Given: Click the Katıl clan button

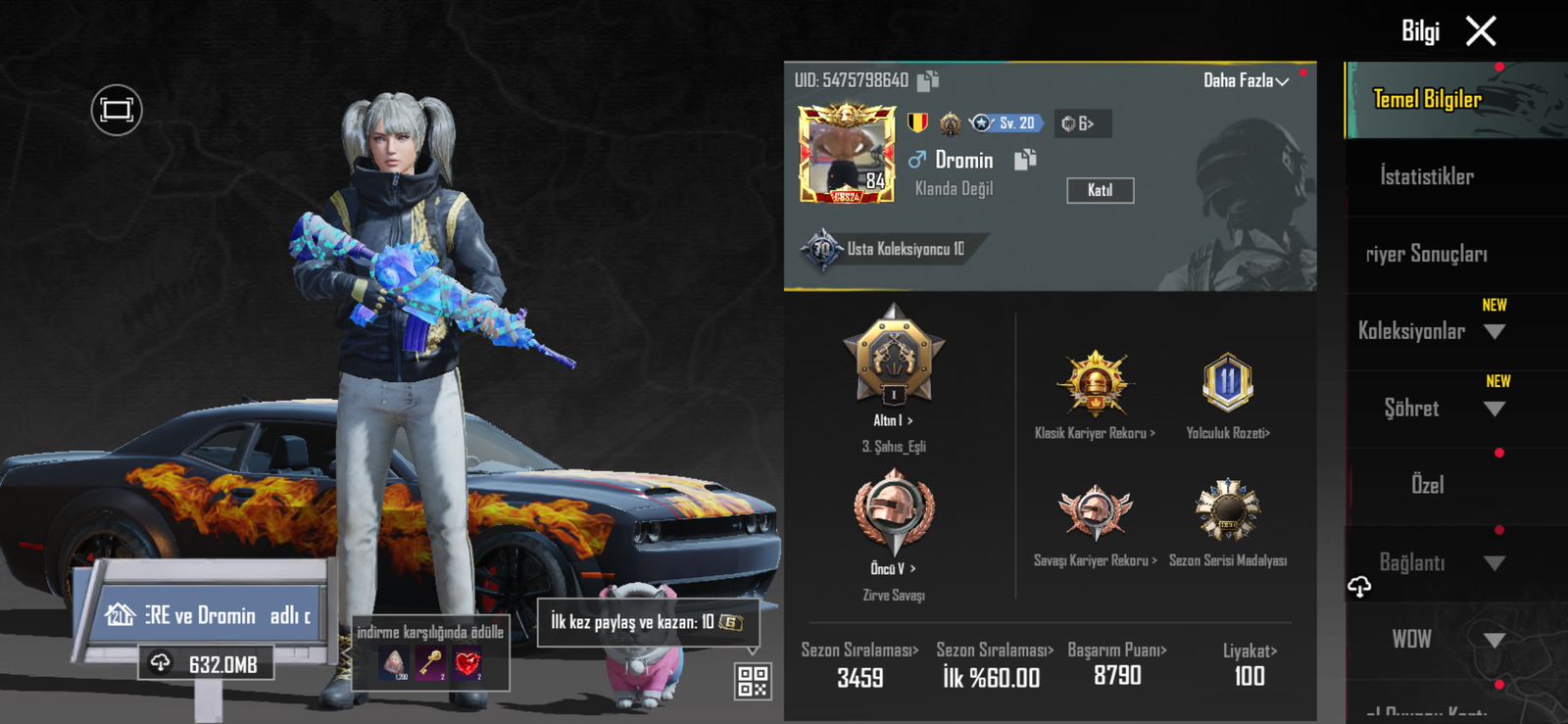Looking at the screenshot, I should point(1100,190).
